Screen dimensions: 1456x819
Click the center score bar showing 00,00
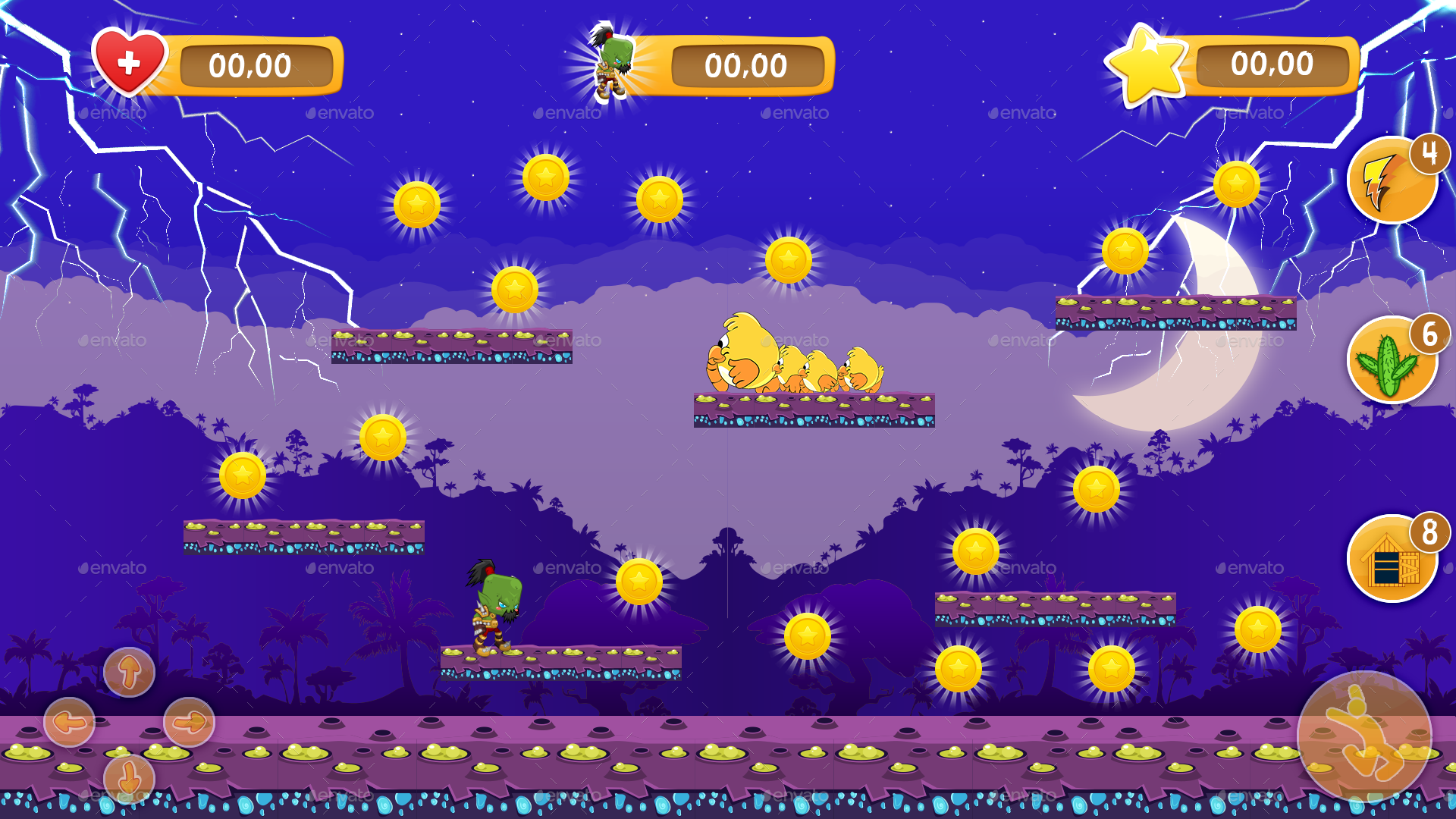pyautogui.click(x=745, y=66)
